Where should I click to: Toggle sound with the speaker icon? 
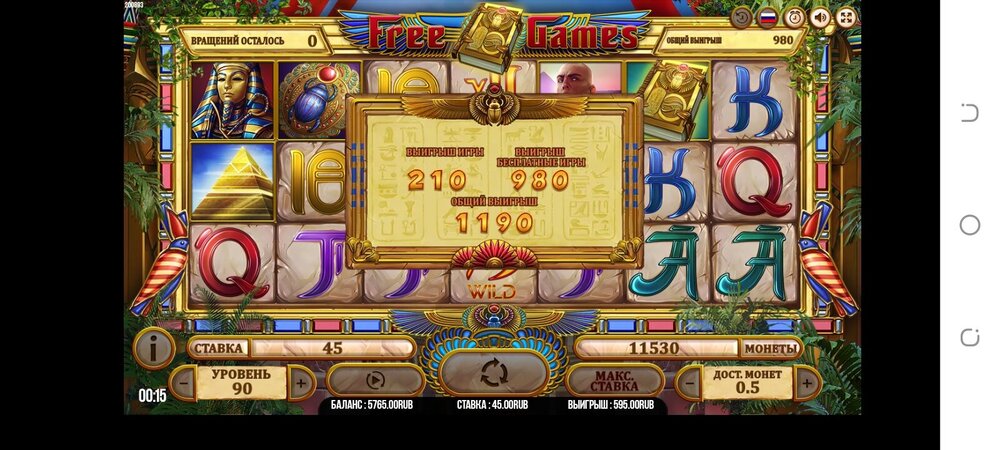tap(821, 18)
